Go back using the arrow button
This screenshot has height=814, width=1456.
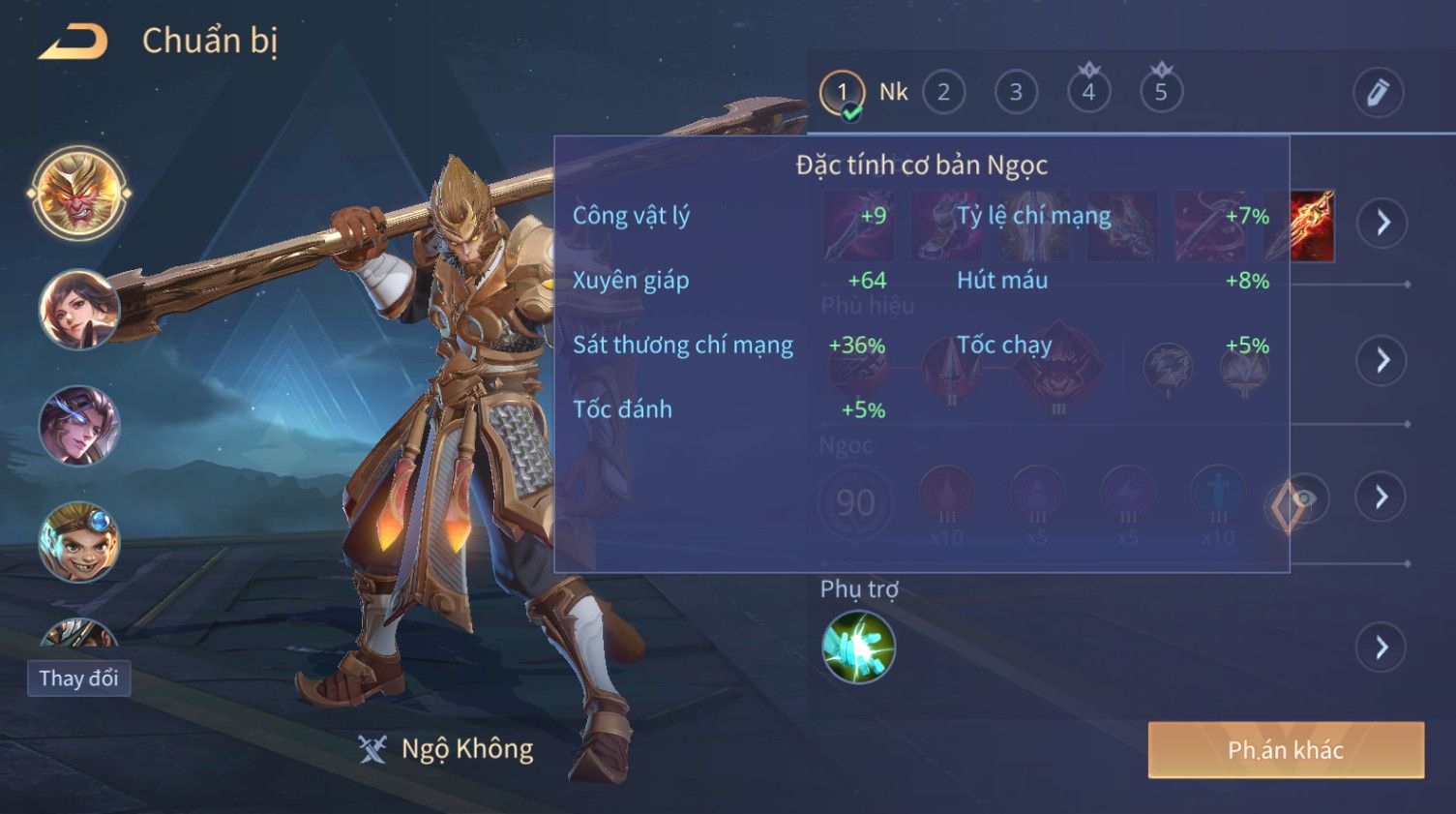point(74,42)
